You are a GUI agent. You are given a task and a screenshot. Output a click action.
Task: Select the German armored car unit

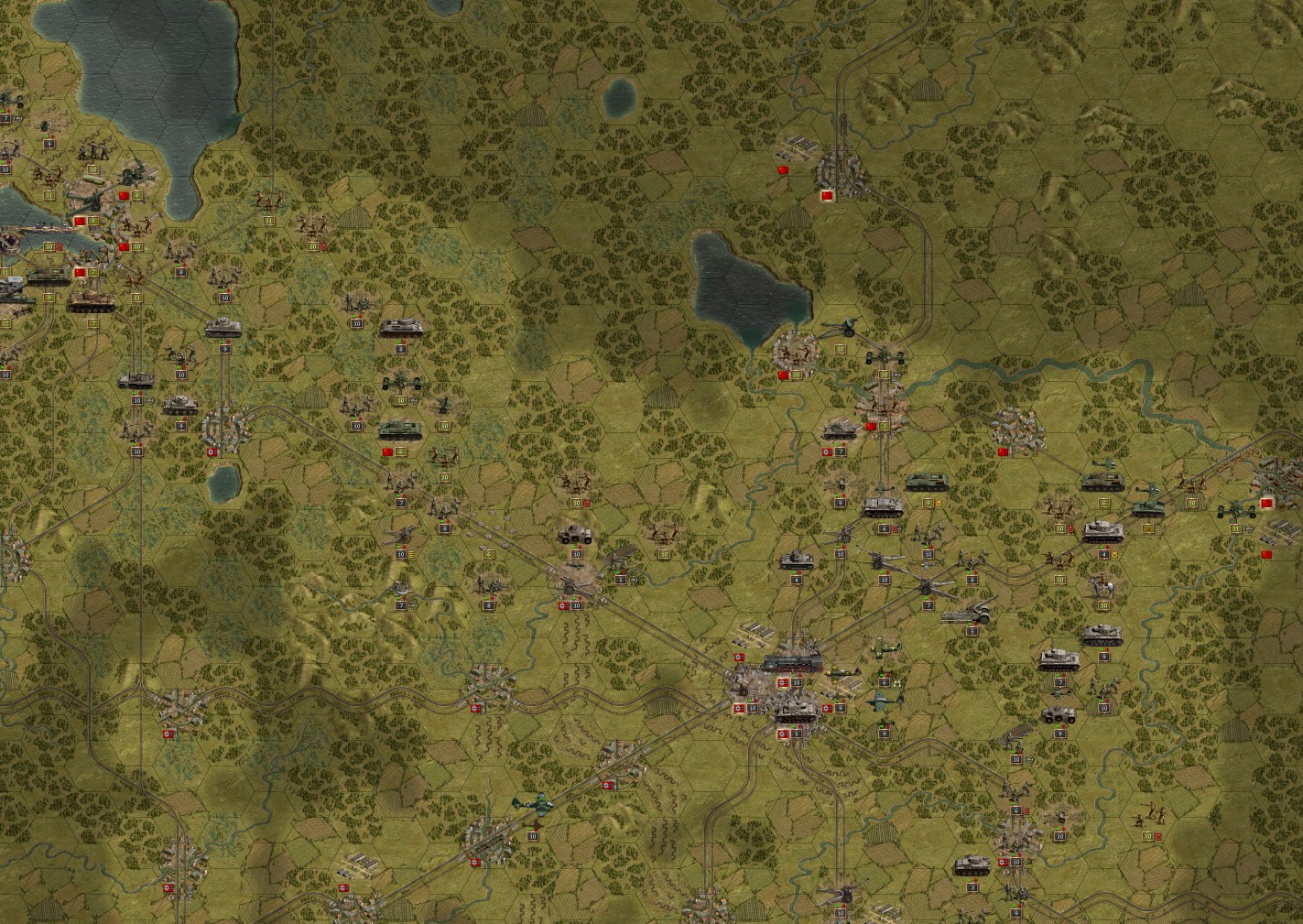point(575,534)
